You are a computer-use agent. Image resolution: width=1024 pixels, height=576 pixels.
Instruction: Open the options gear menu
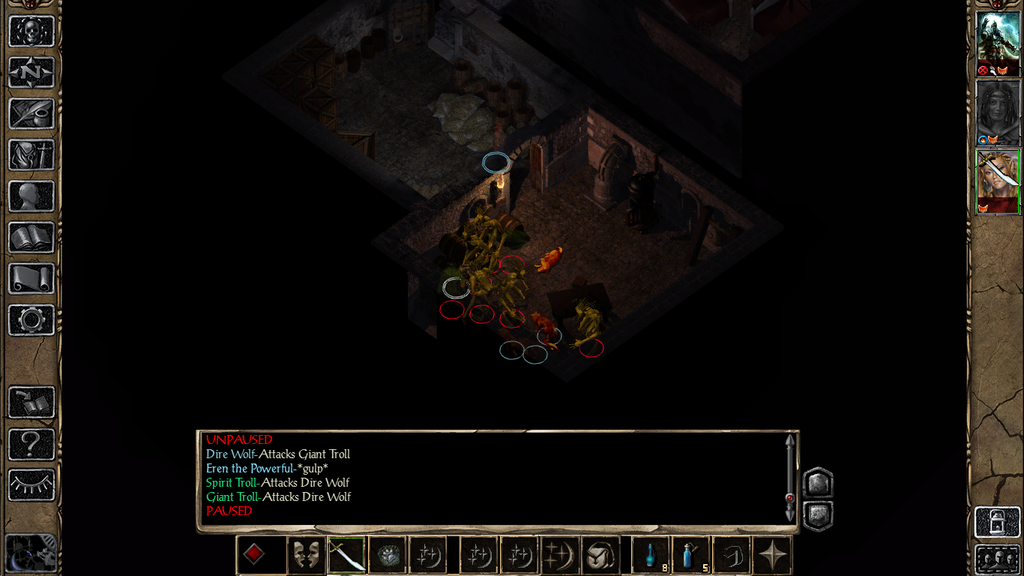click(x=31, y=320)
